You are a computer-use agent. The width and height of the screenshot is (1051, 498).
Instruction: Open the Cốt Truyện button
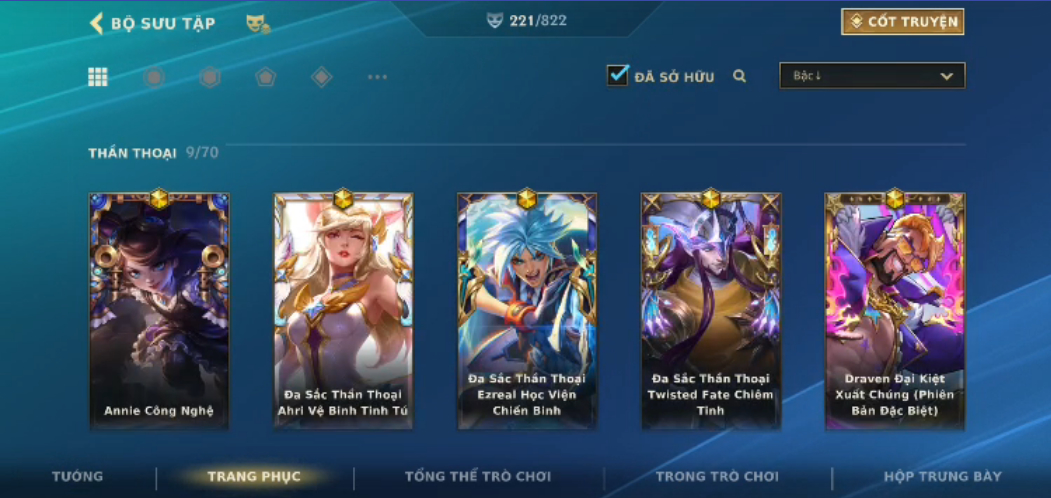(x=902, y=22)
